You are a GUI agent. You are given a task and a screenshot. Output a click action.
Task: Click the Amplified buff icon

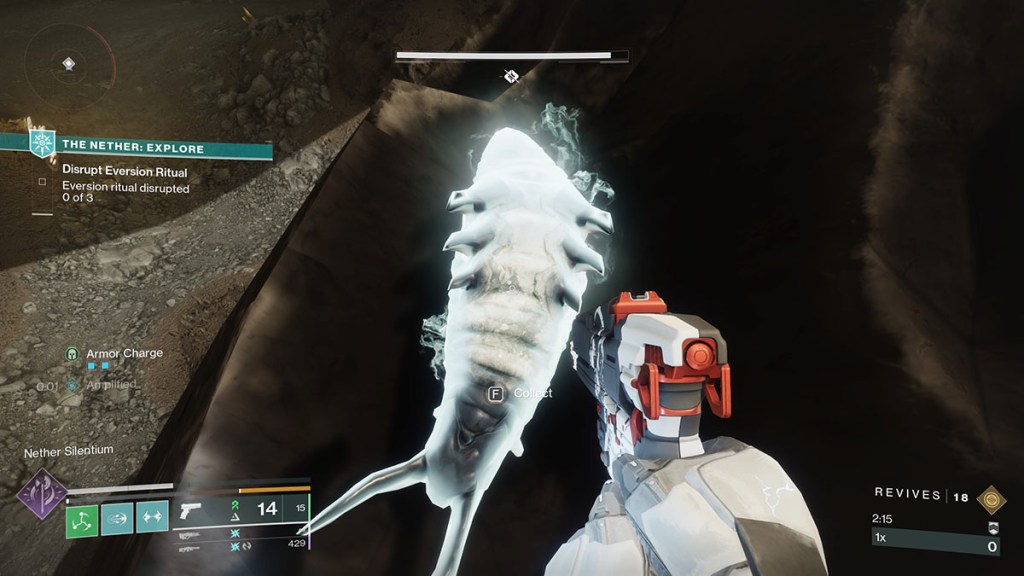[x=72, y=385]
